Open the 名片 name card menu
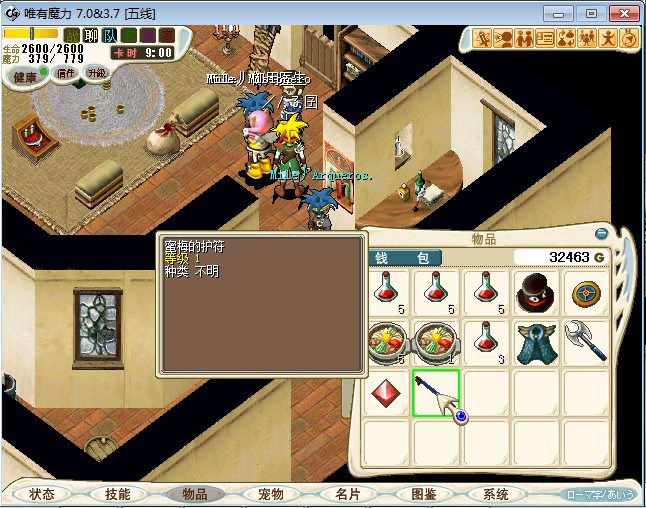Screen dimensions: 646x508 coord(347,494)
